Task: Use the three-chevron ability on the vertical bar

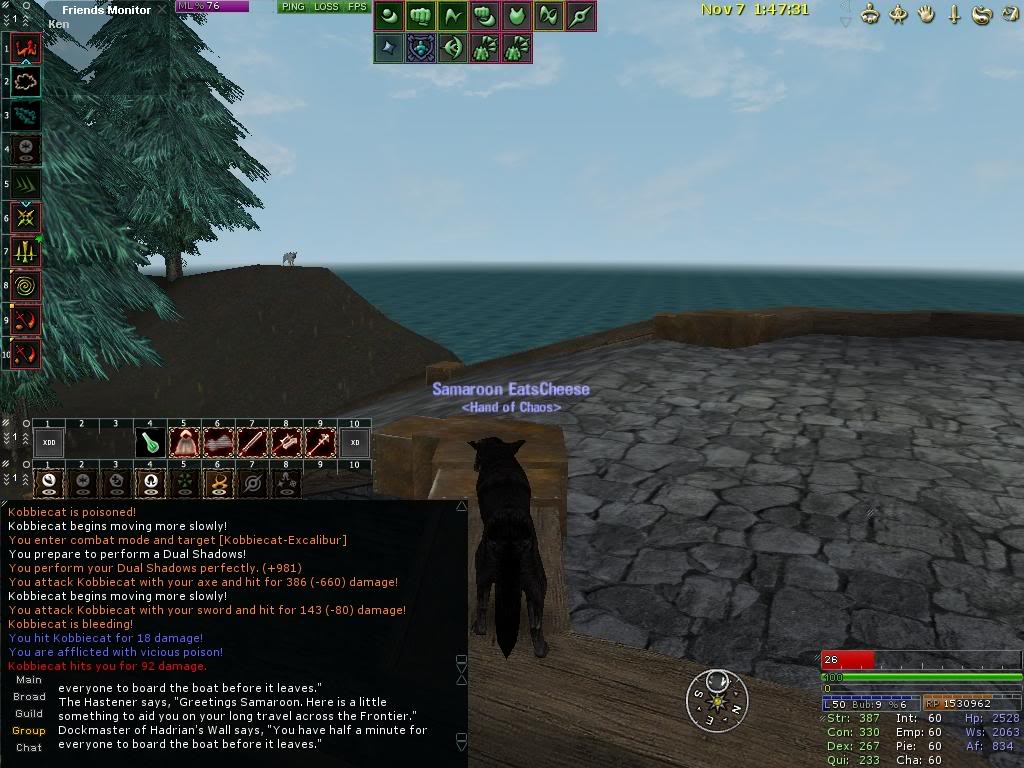Action: (x=26, y=185)
